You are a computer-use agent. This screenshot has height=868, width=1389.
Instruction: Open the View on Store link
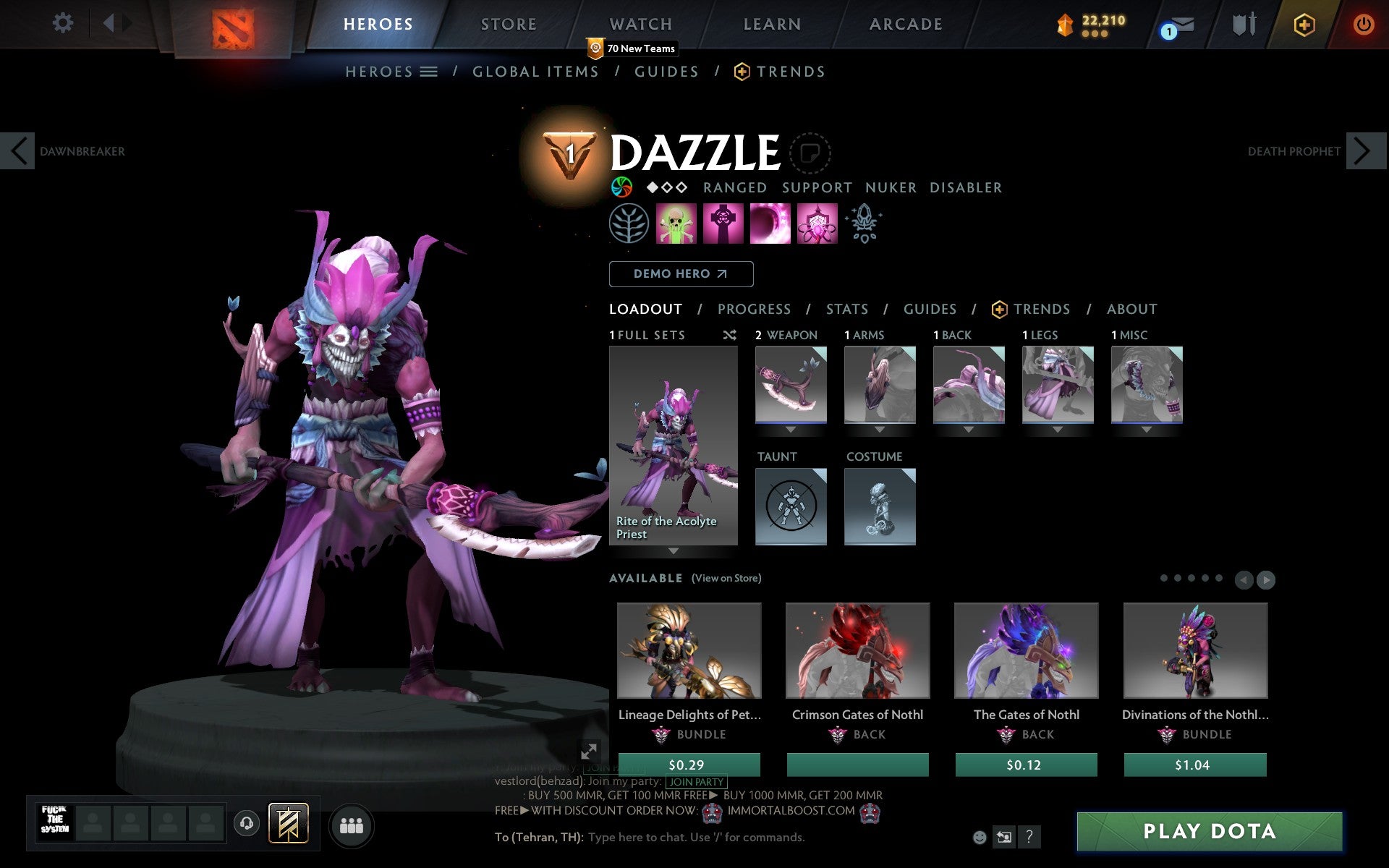[x=726, y=578]
